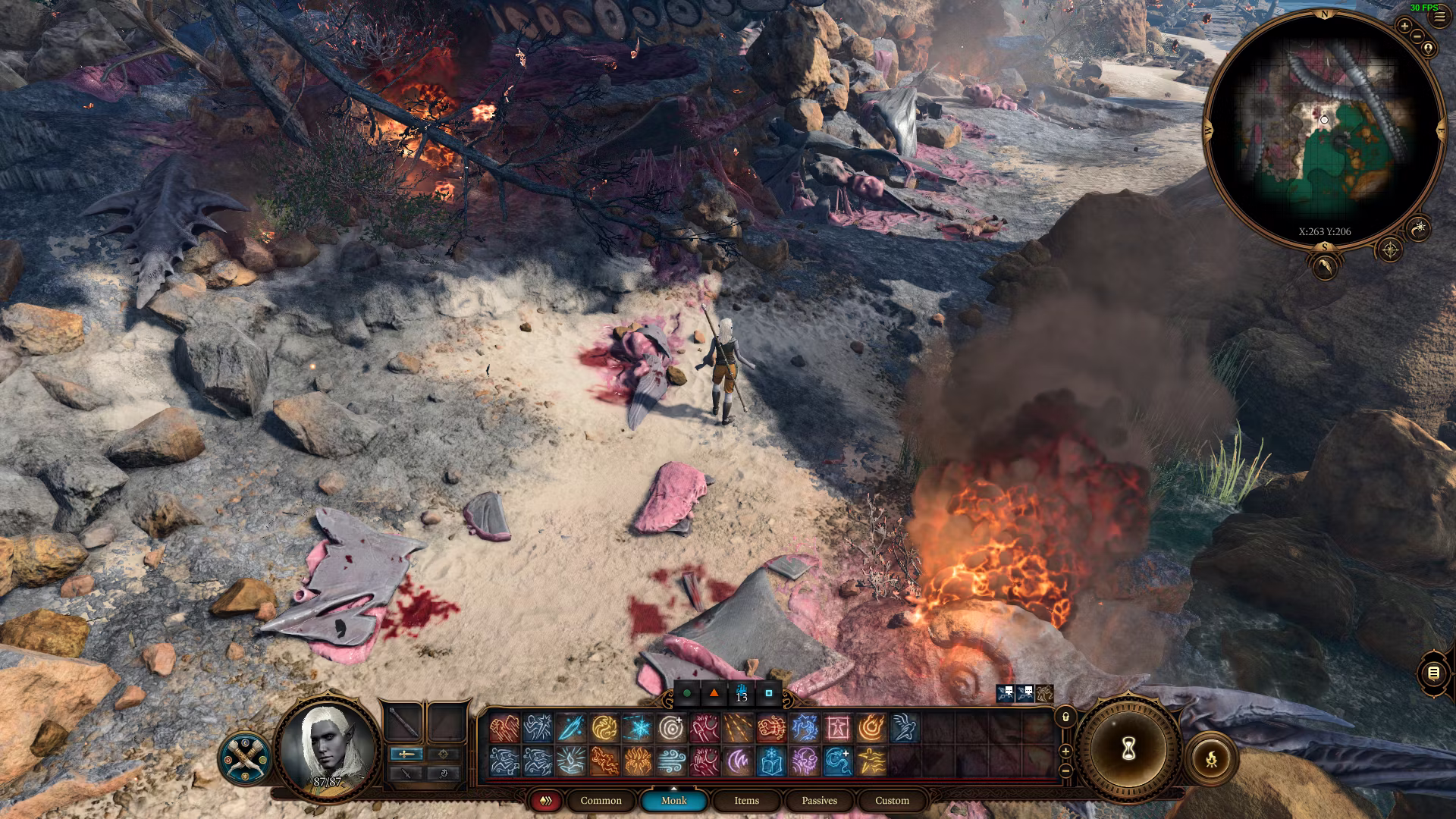Switch to the Custom hotbar tab

(x=892, y=800)
